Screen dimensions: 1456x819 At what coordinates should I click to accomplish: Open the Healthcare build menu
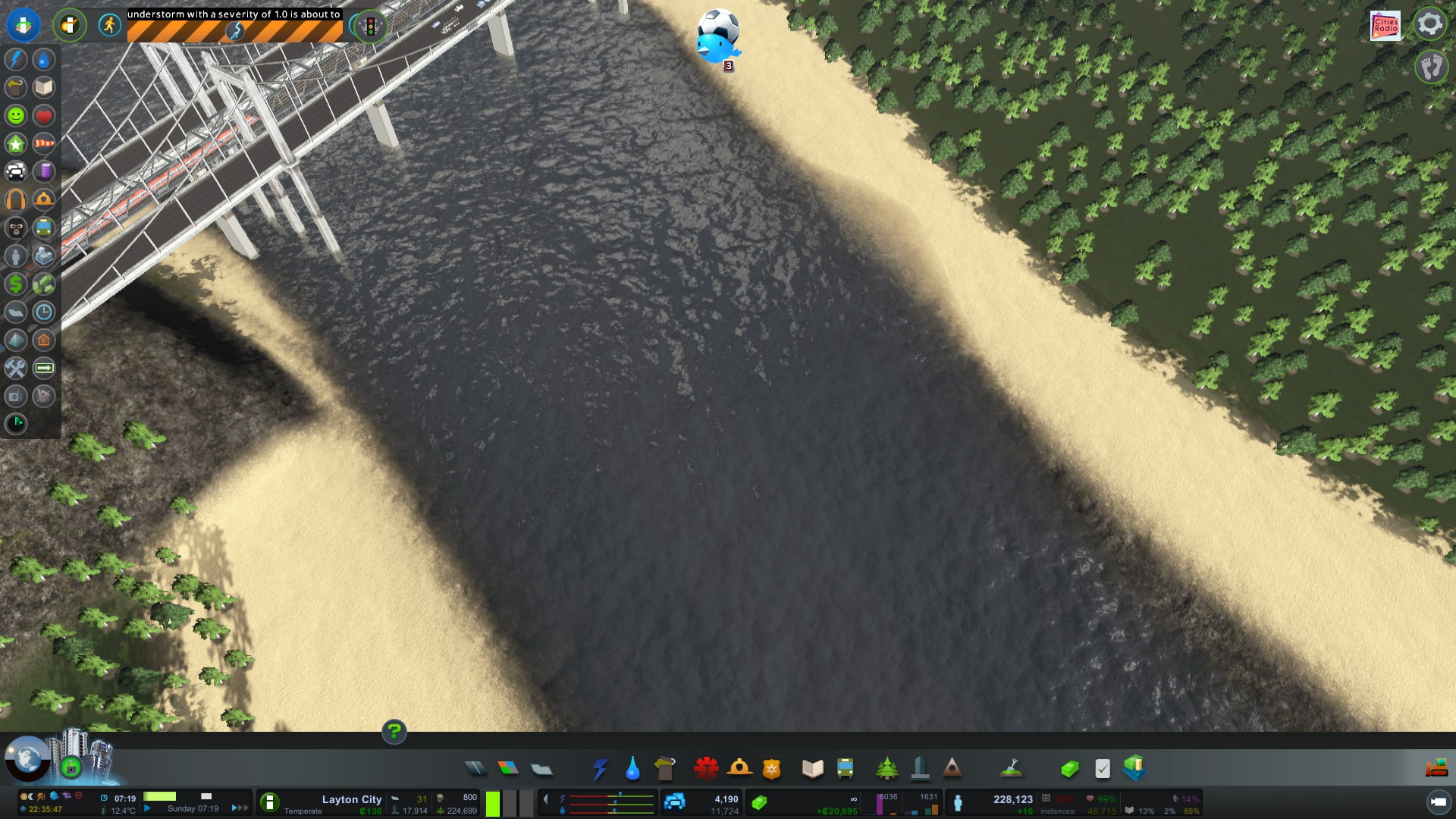pos(706,769)
